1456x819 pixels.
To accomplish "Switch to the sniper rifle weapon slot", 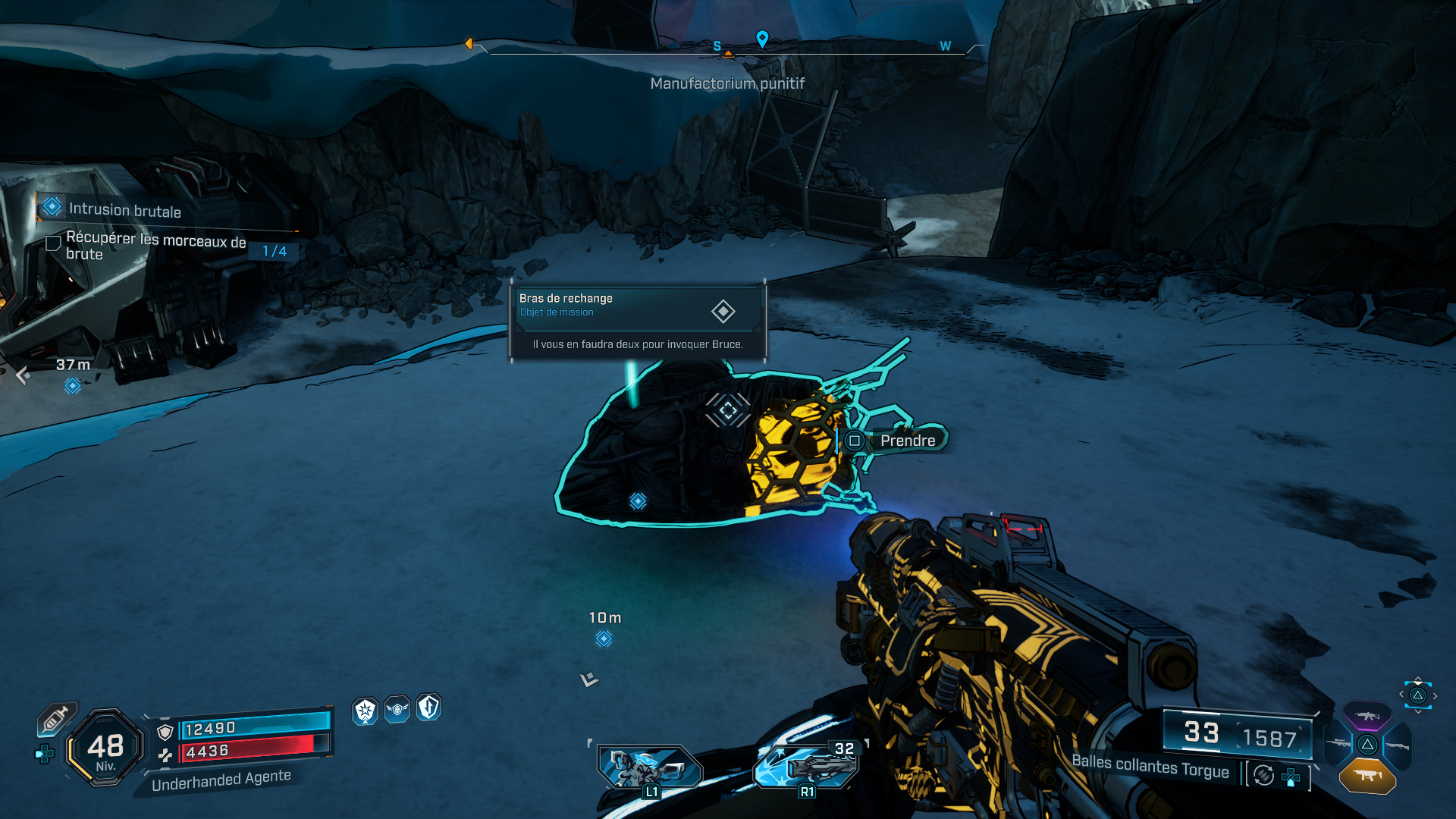I will click(x=1338, y=743).
